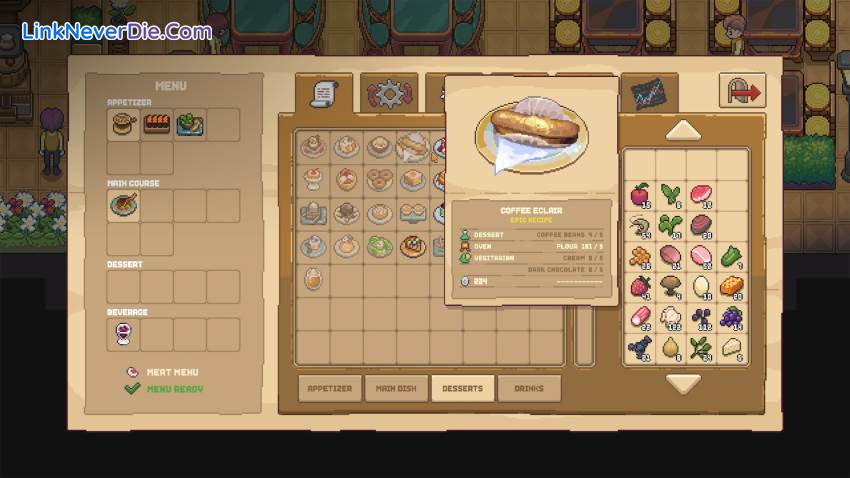Select the main course dish slot

(x=124, y=205)
